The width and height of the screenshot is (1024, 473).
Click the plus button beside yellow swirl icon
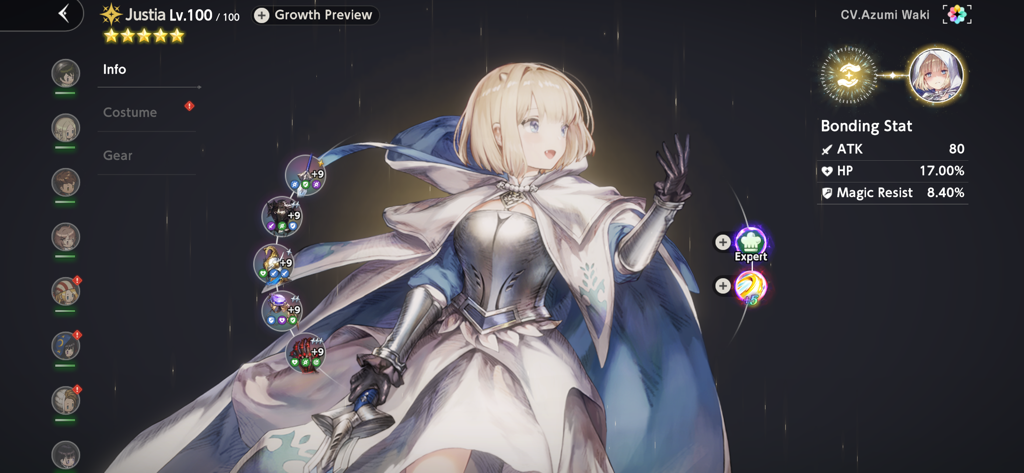coord(723,287)
